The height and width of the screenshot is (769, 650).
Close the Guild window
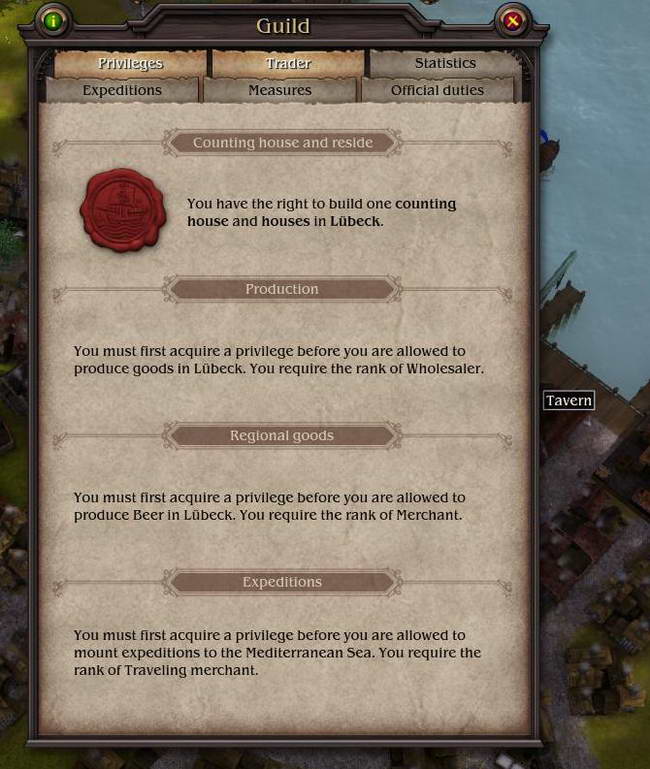click(x=513, y=19)
